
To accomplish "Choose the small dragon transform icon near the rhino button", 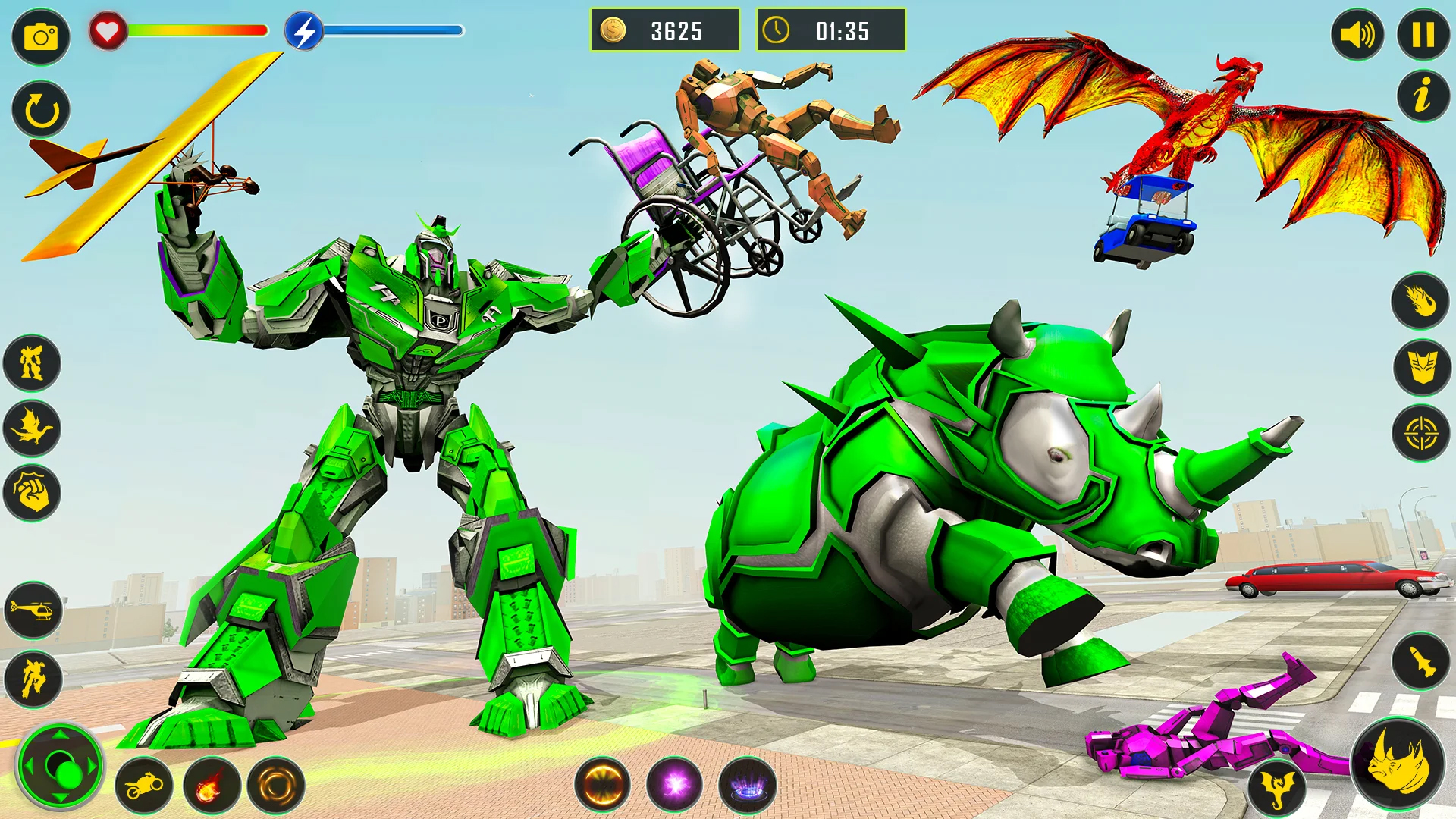I will (x=1277, y=786).
